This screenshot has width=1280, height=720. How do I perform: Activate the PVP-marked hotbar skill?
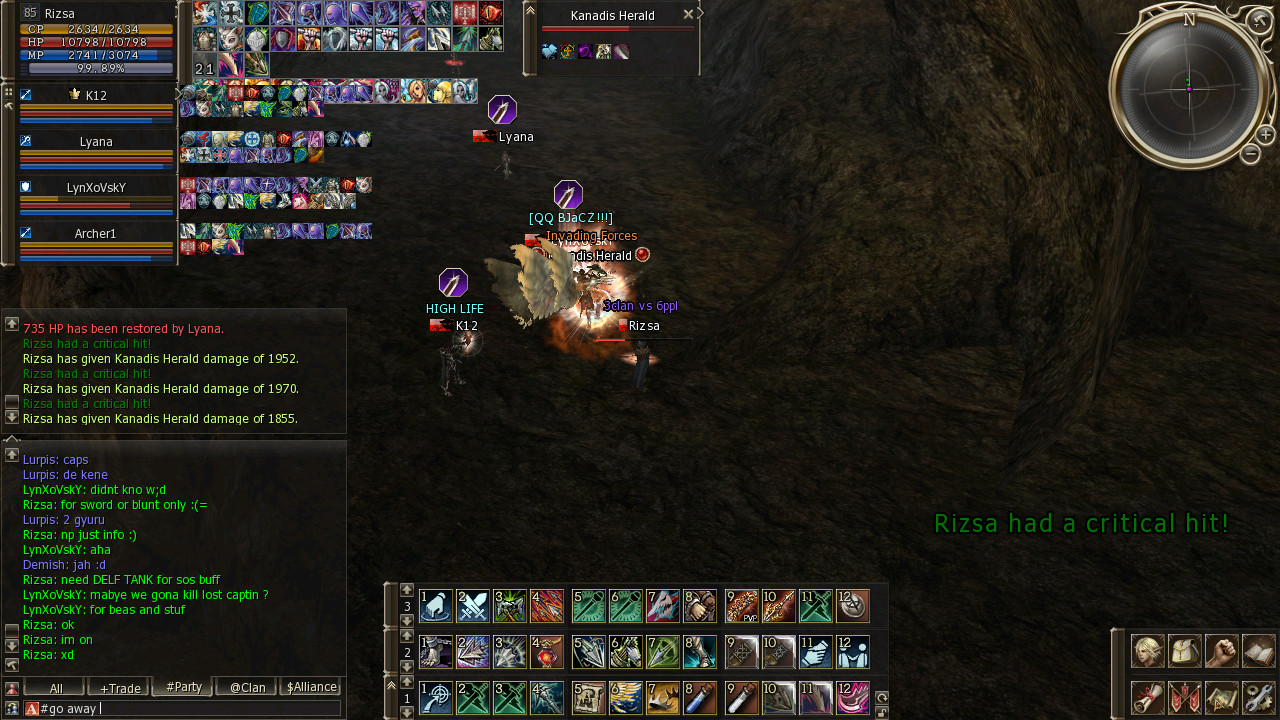point(742,606)
